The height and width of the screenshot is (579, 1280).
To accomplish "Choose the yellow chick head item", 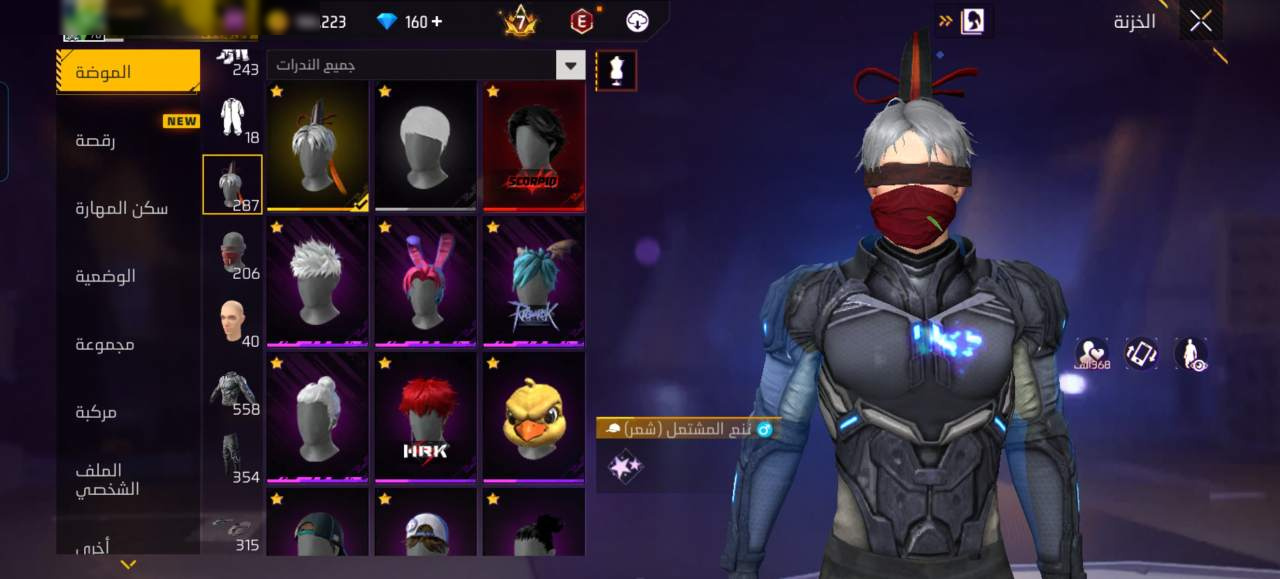I will [534, 418].
